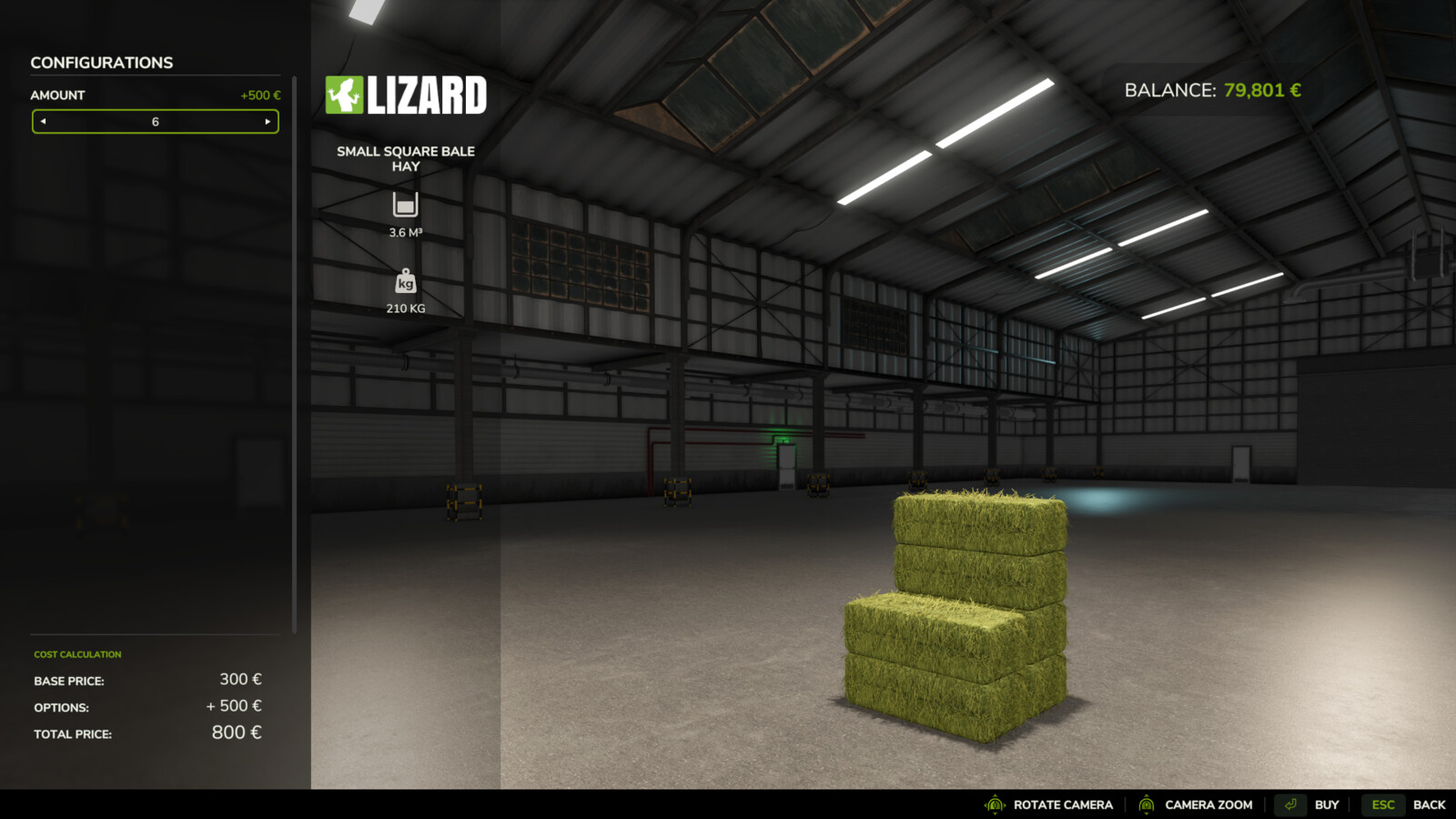The image size is (1456, 819).
Task: Decrease bale amount with left arrow
Action: point(43,121)
